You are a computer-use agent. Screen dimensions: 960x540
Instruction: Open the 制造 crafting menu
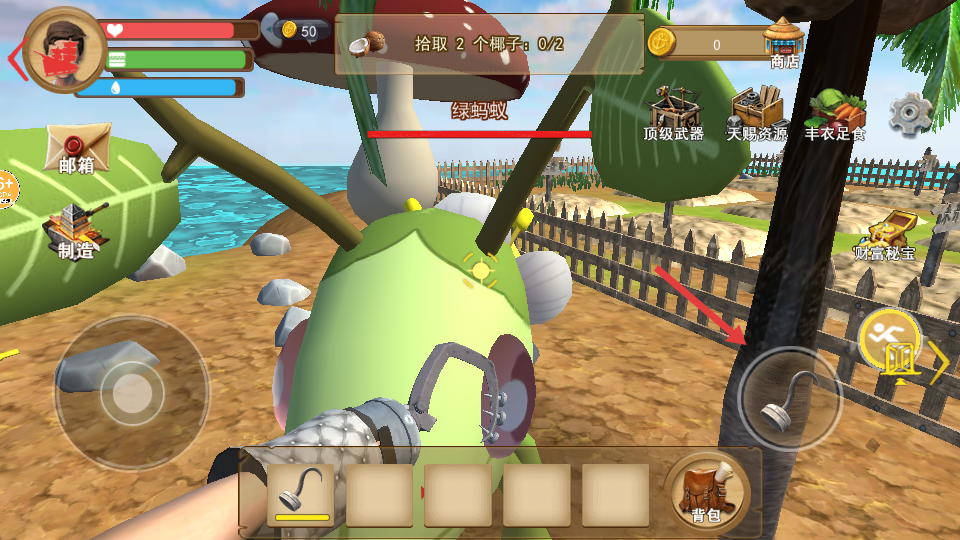point(75,230)
